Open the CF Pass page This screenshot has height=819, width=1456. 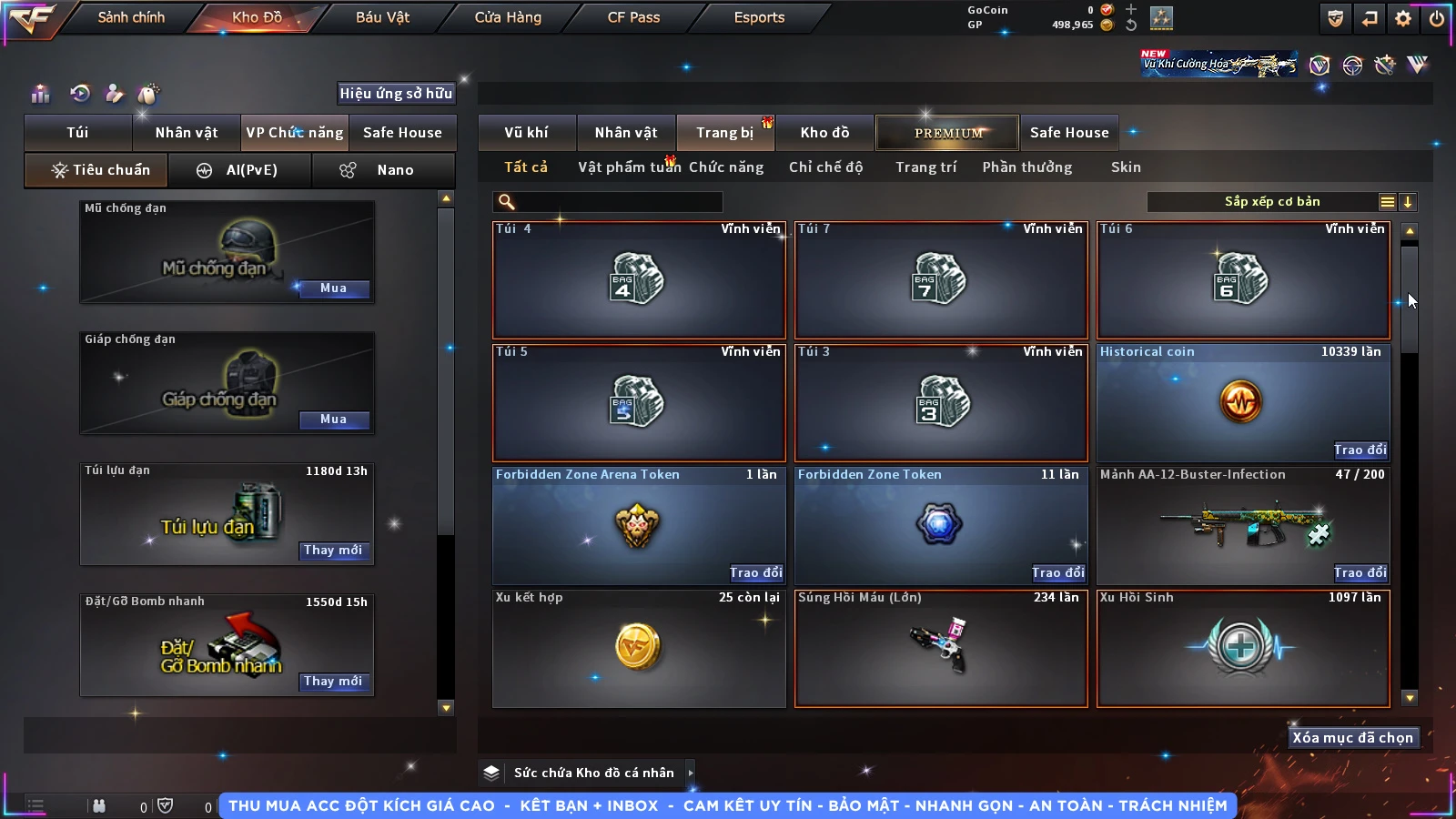click(633, 17)
